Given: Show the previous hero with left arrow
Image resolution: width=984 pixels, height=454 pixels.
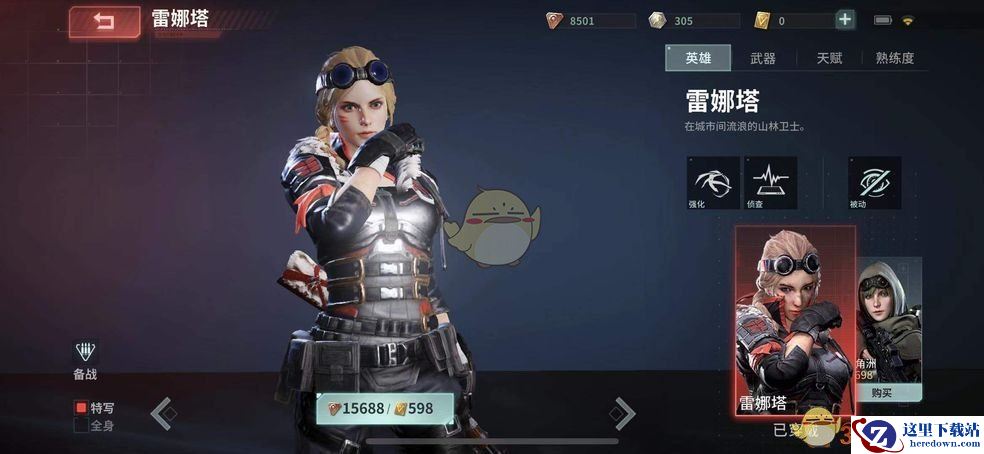Looking at the screenshot, I should (x=163, y=411).
